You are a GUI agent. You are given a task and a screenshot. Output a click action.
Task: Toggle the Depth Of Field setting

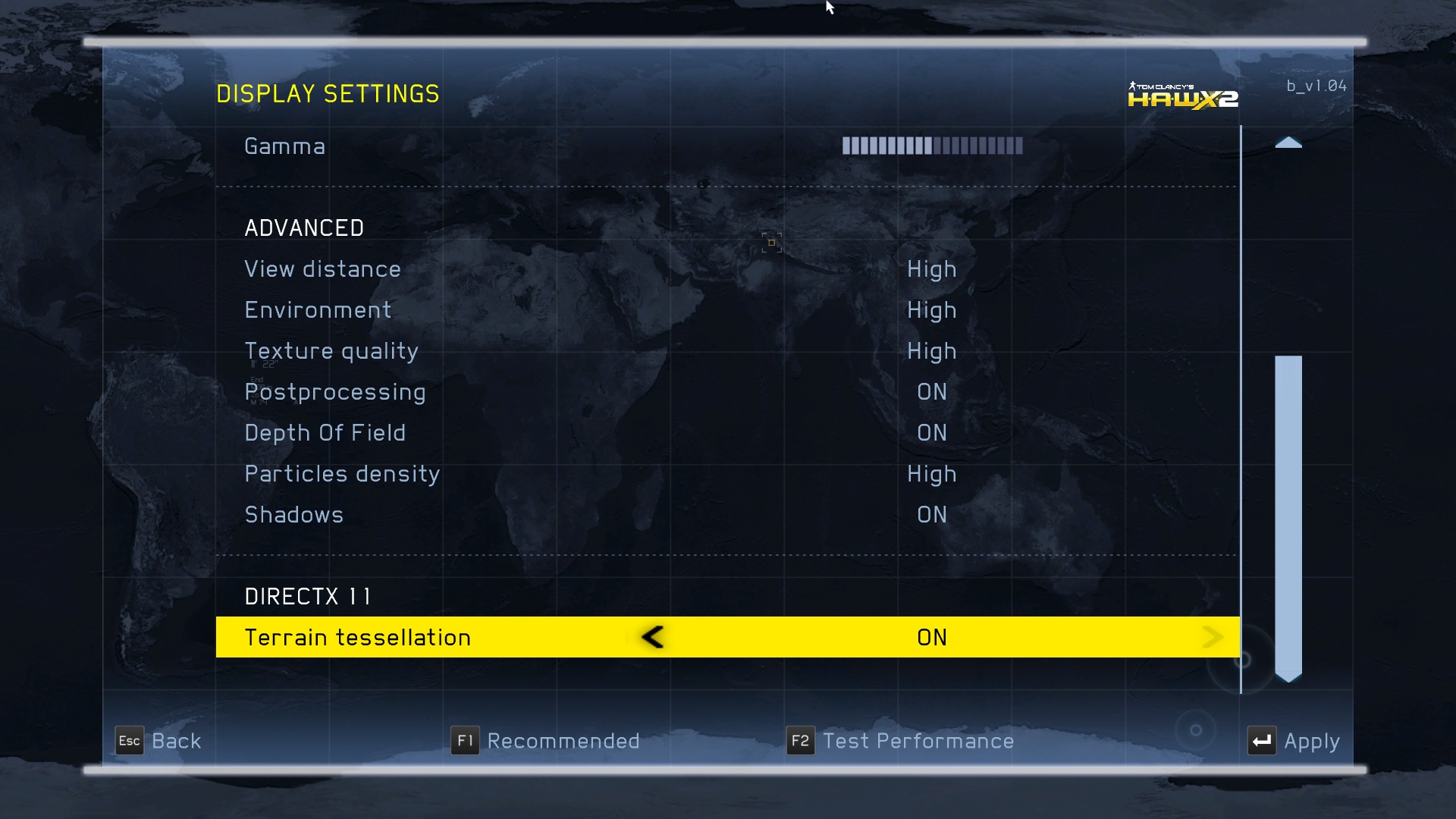325,433
